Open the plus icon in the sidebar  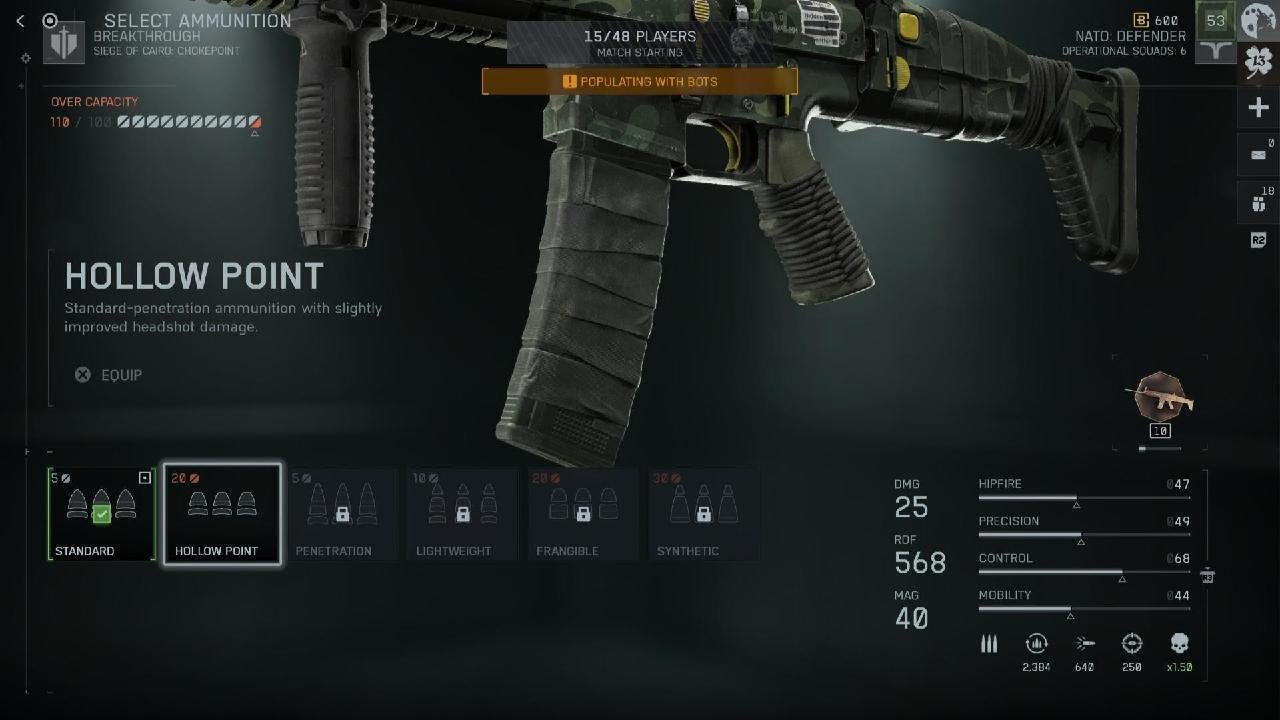tap(1258, 108)
